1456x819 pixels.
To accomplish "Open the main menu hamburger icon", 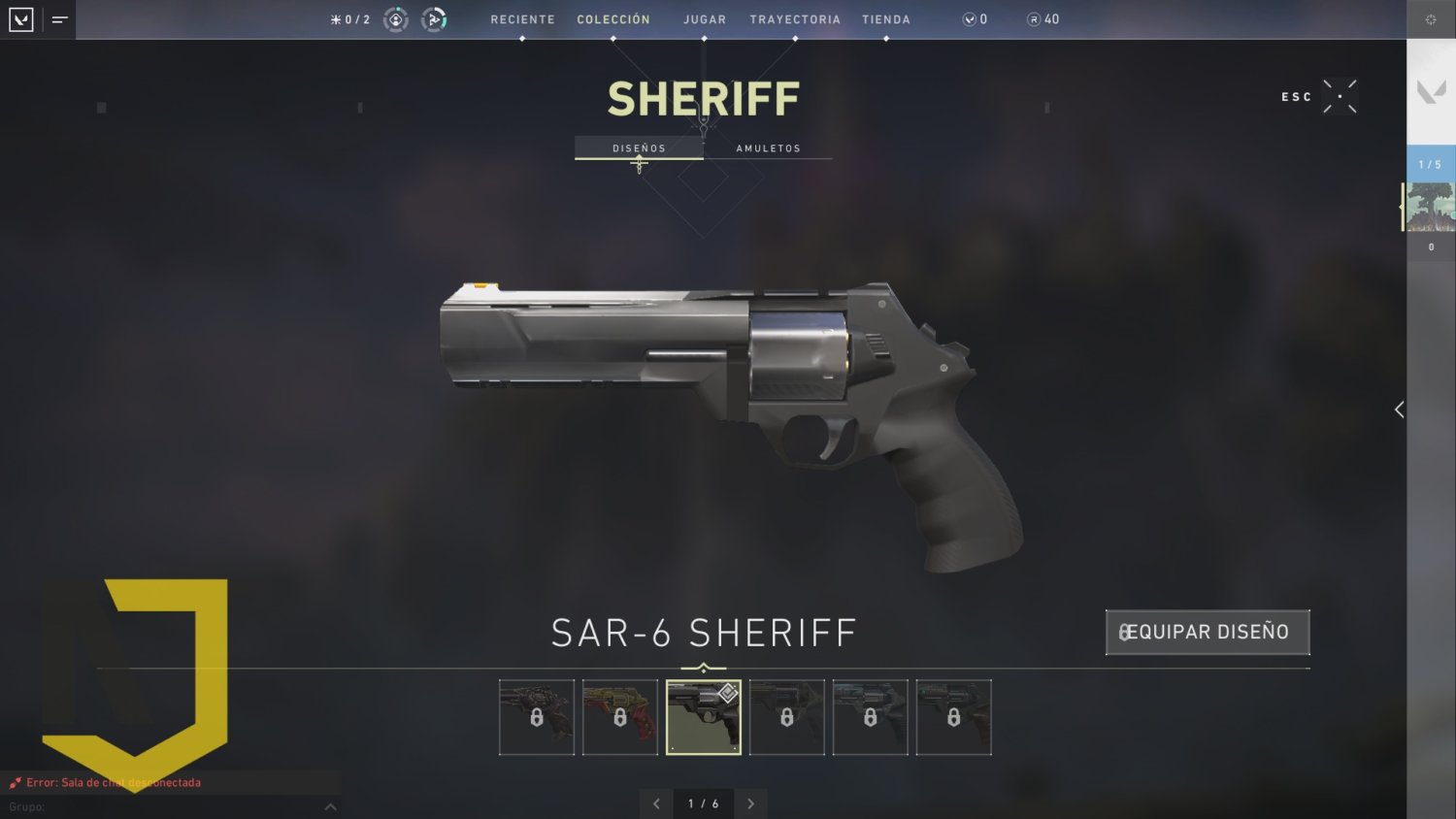I will click(x=58, y=18).
